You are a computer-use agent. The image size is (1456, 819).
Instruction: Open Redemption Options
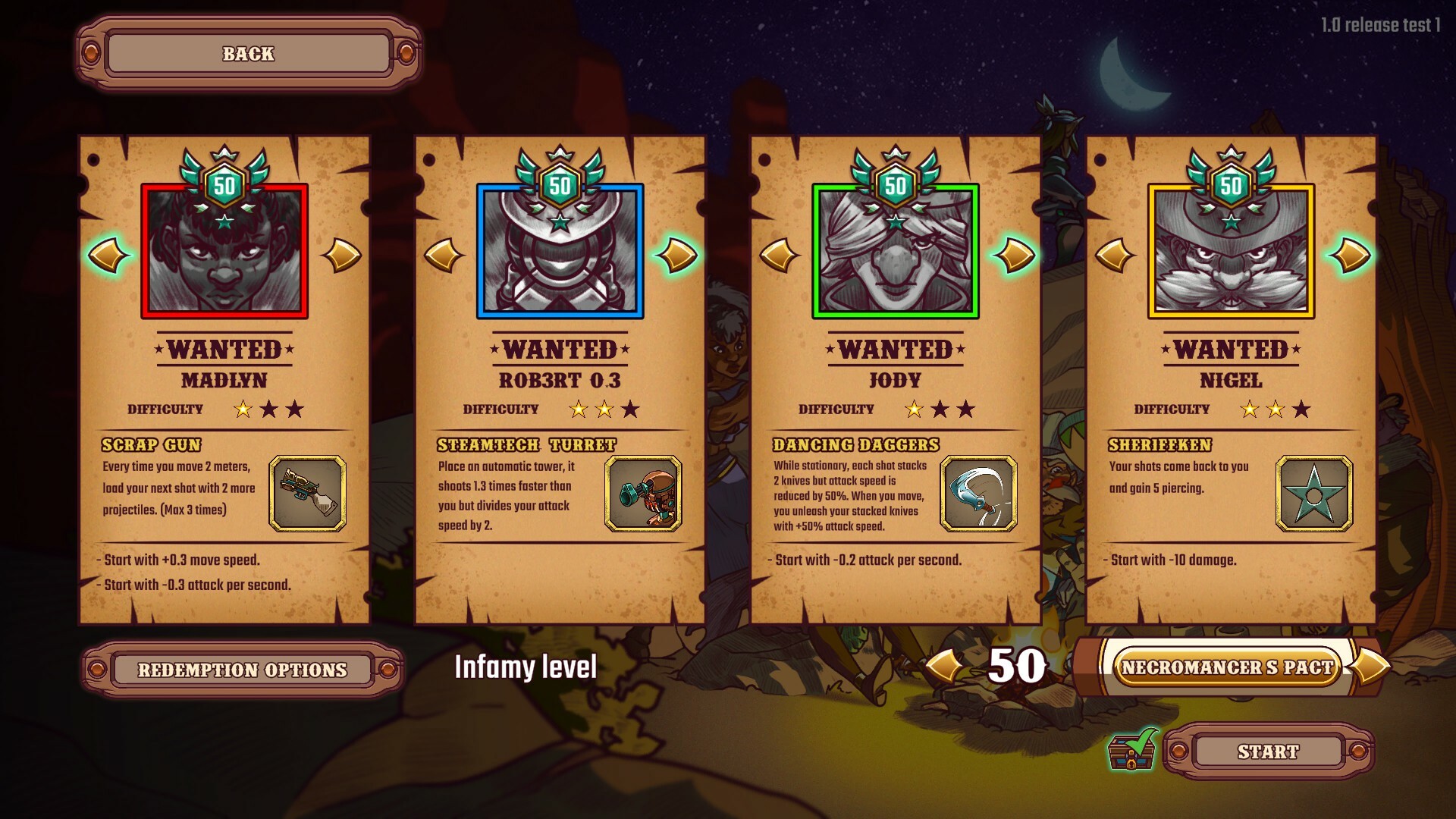243,668
